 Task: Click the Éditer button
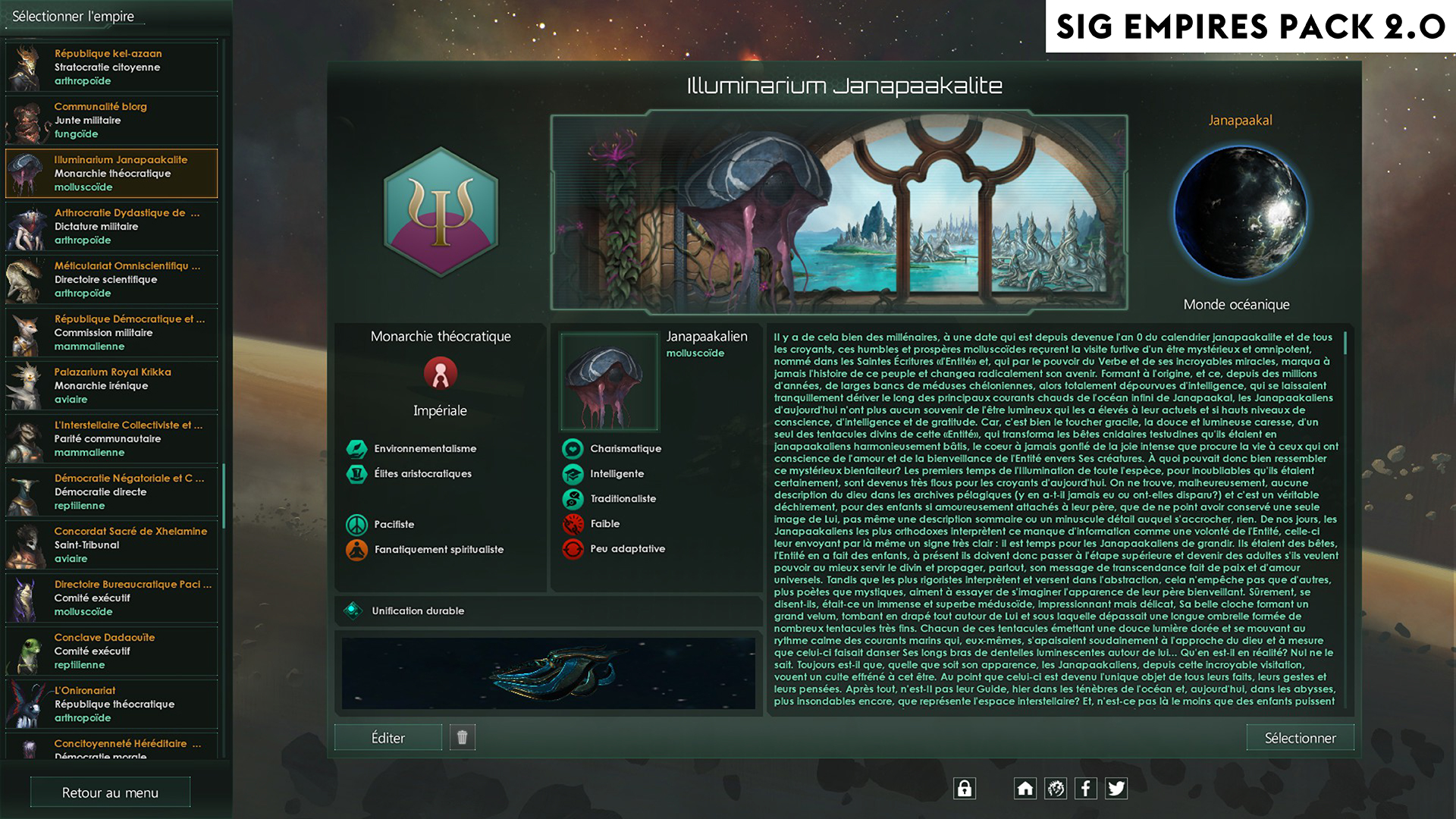coord(388,736)
